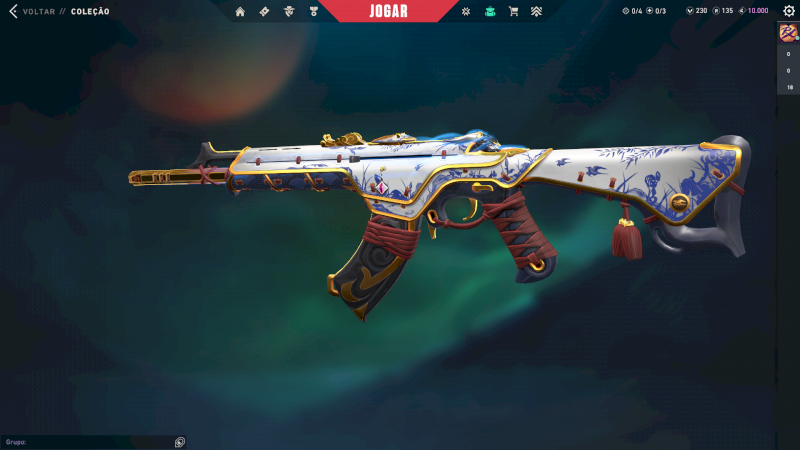The image size is (800, 450).
Task: Open the gear-shaped icon right of JOGAR
Action: click(x=465, y=11)
